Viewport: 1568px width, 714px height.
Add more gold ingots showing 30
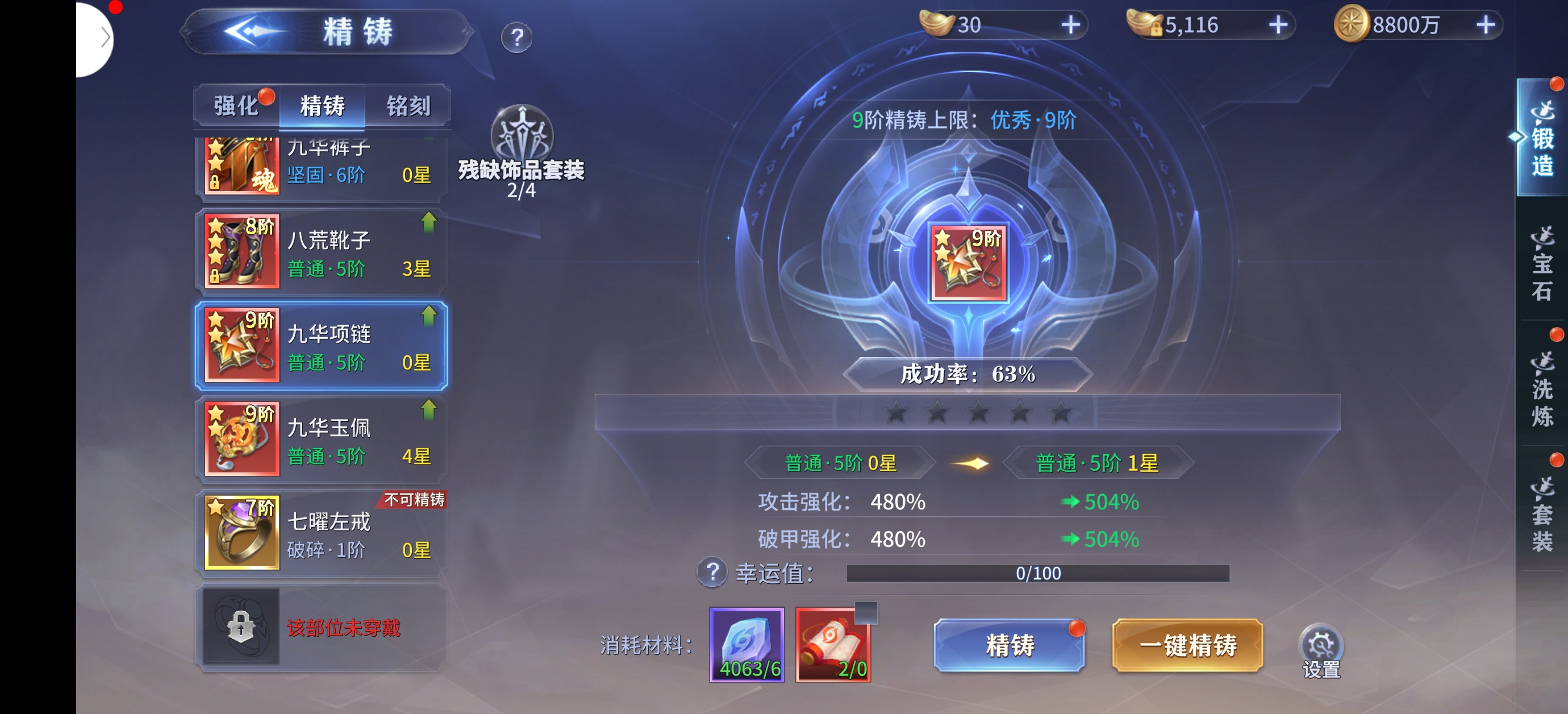(x=1070, y=25)
